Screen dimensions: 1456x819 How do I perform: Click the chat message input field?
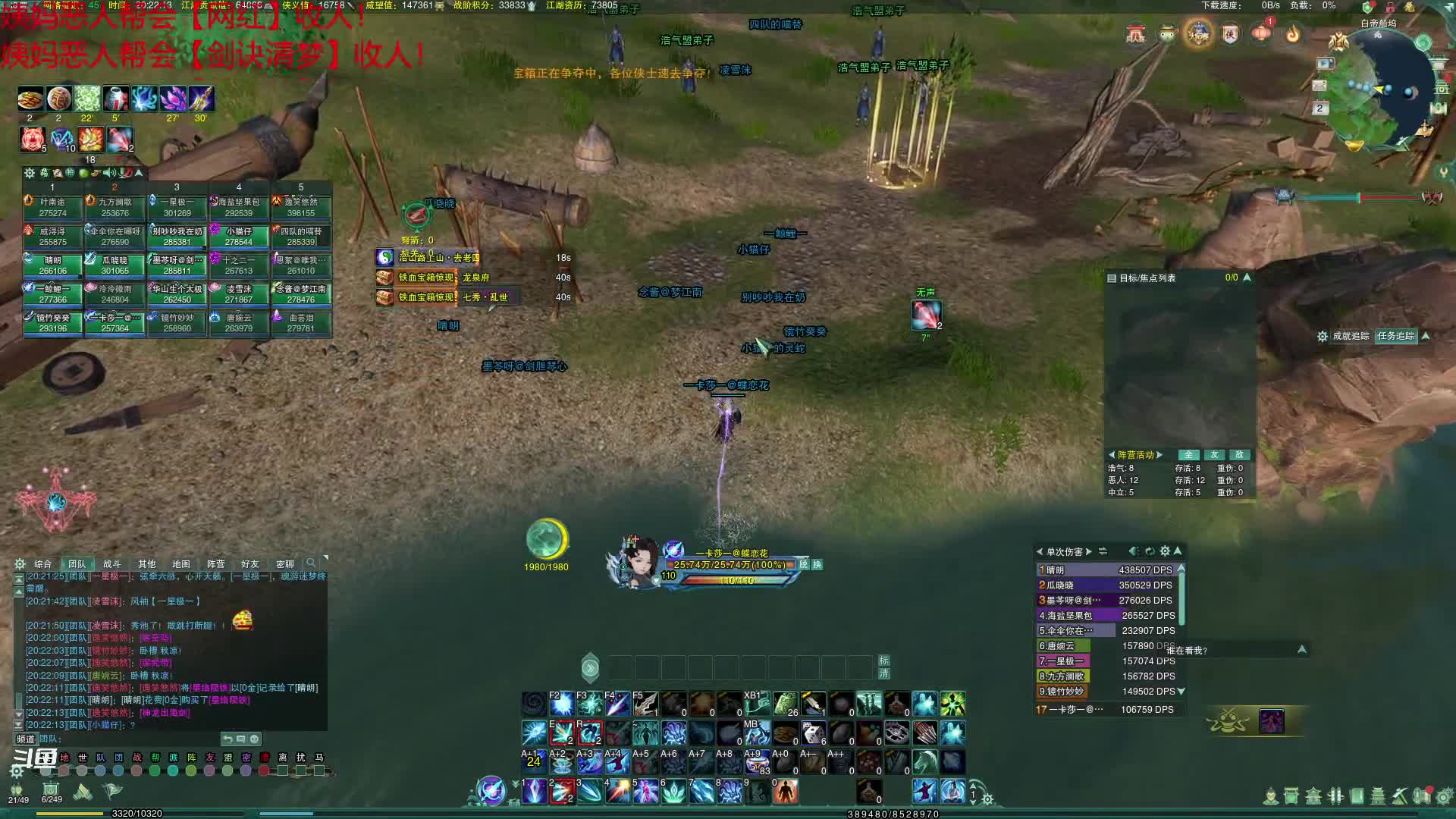coord(129,739)
